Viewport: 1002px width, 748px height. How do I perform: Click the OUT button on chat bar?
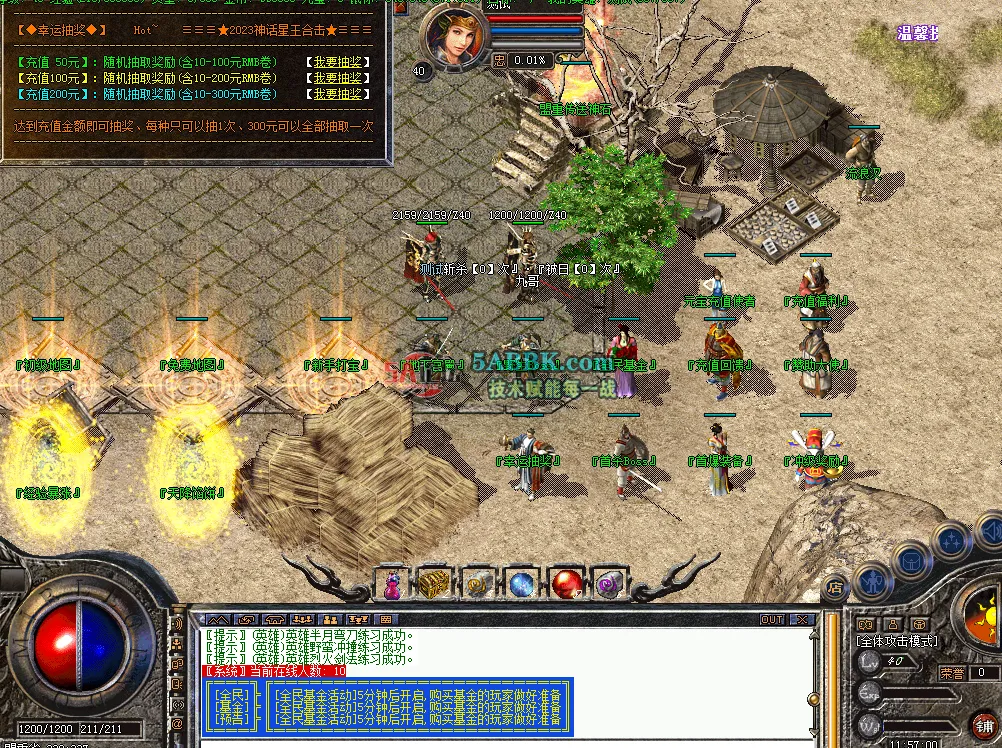click(x=772, y=620)
